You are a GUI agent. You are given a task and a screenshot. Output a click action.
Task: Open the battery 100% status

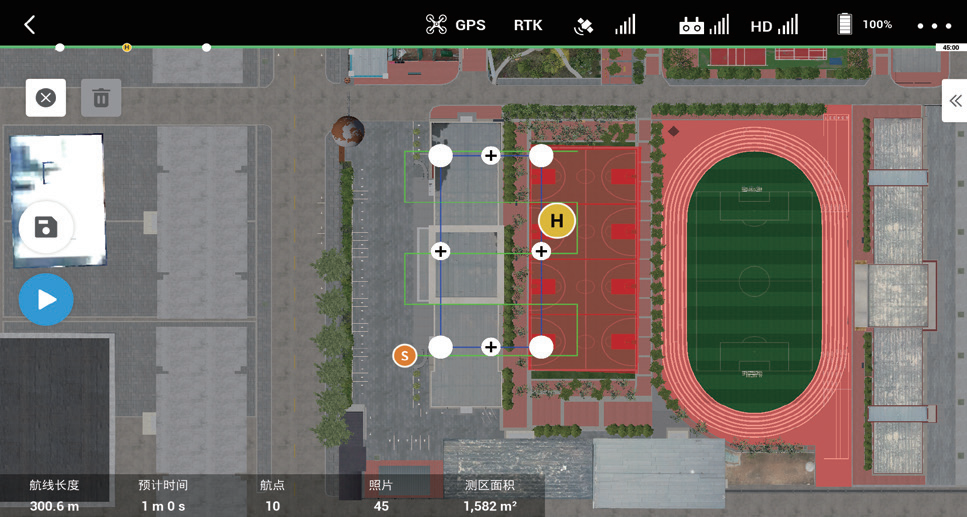coord(864,25)
